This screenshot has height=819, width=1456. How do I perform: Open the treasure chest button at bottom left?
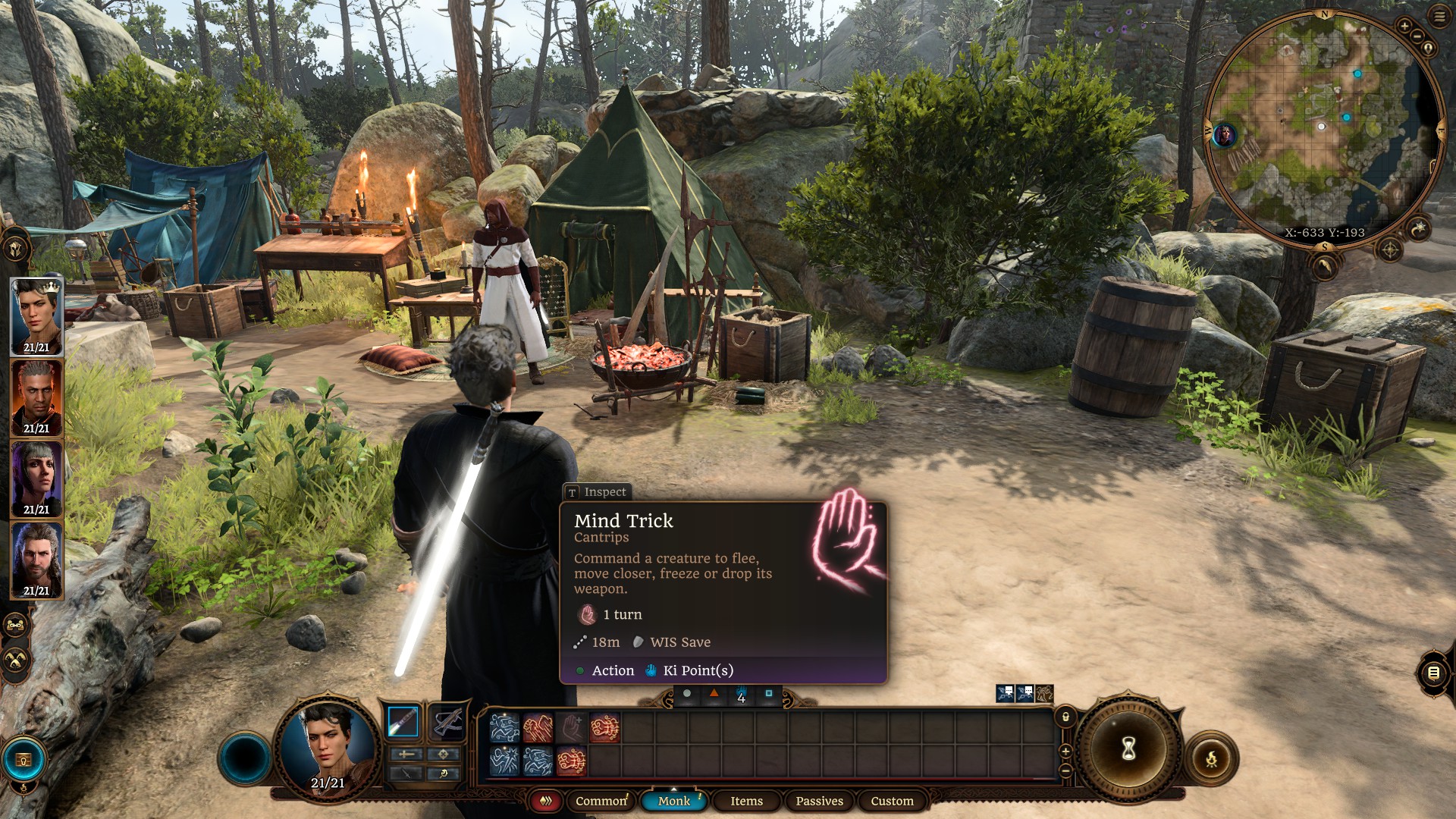[x=24, y=760]
